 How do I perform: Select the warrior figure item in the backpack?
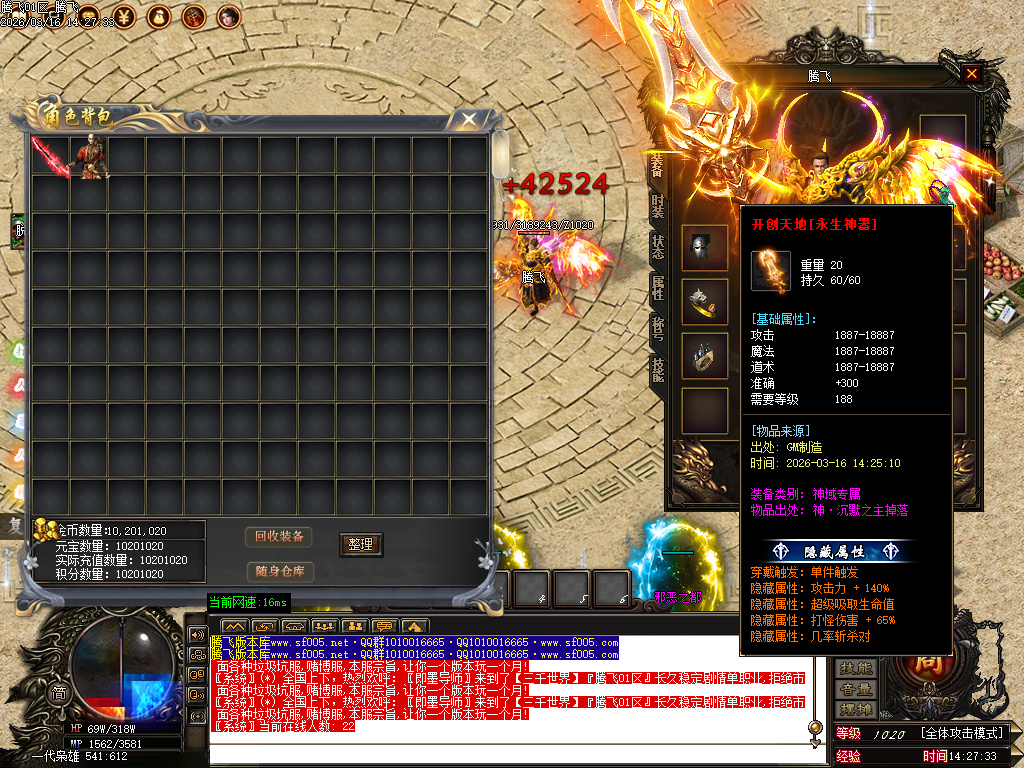click(x=90, y=157)
